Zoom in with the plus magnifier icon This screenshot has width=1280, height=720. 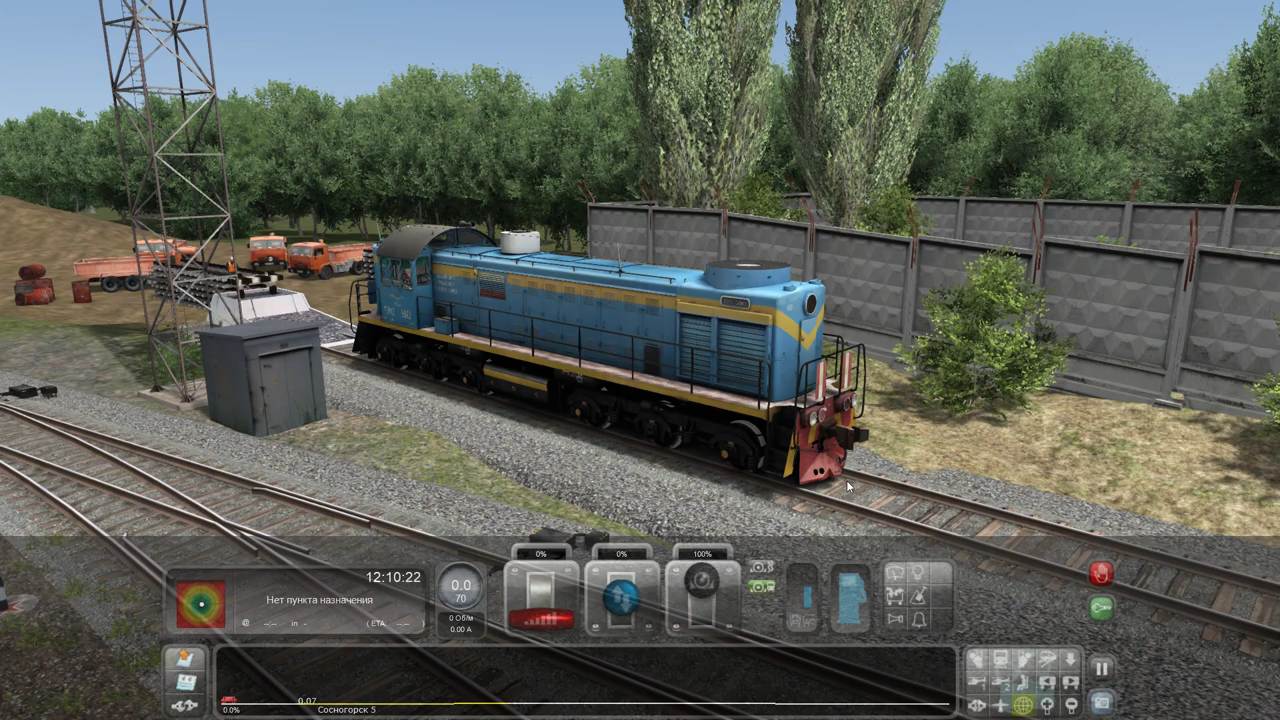point(1046,705)
